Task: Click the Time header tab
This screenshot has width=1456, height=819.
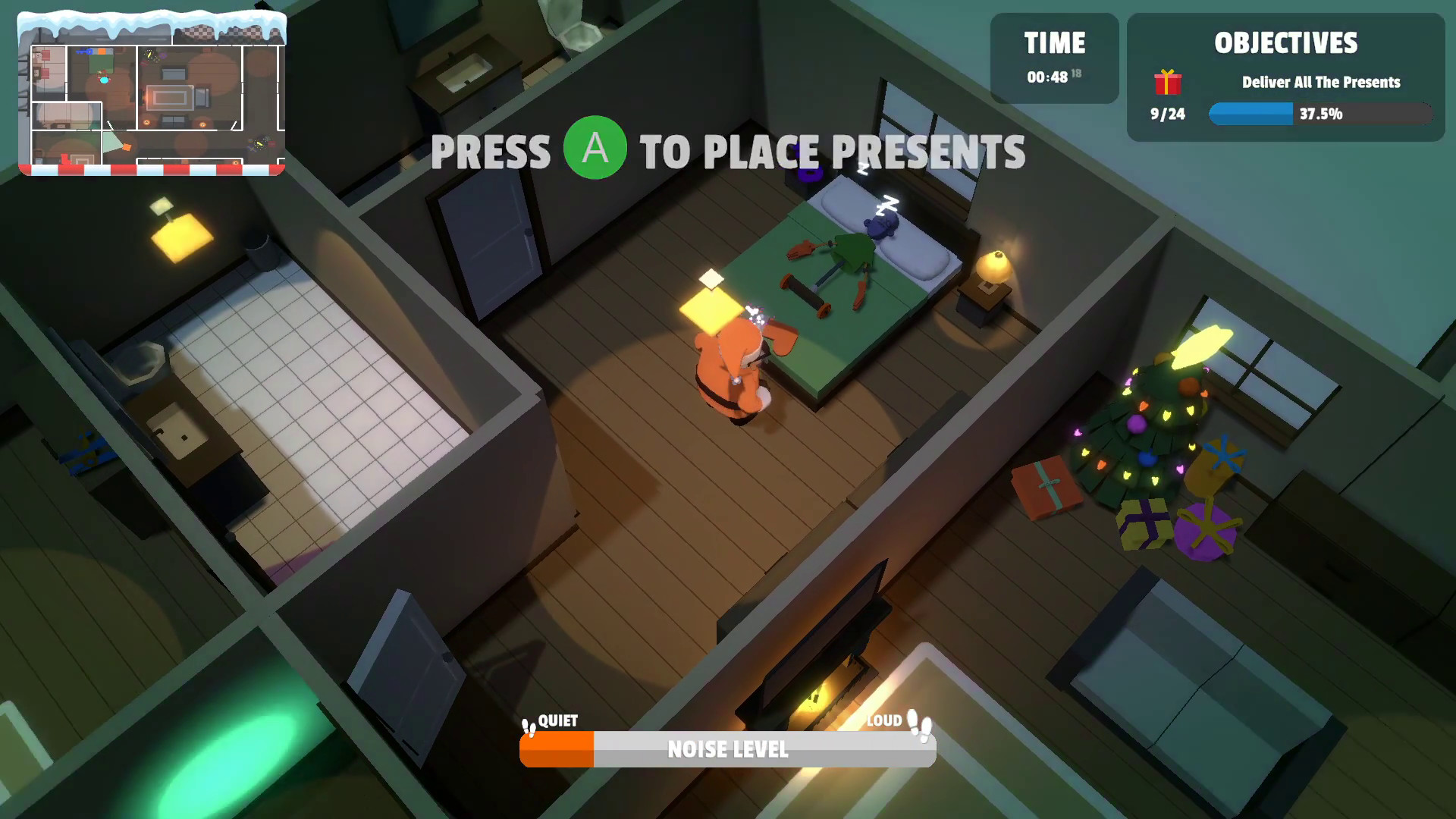Action: click(x=1055, y=43)
